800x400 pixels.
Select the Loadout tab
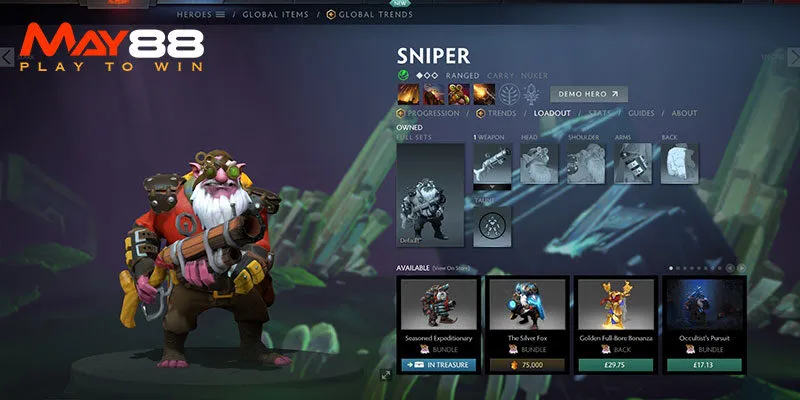point(552,114)
